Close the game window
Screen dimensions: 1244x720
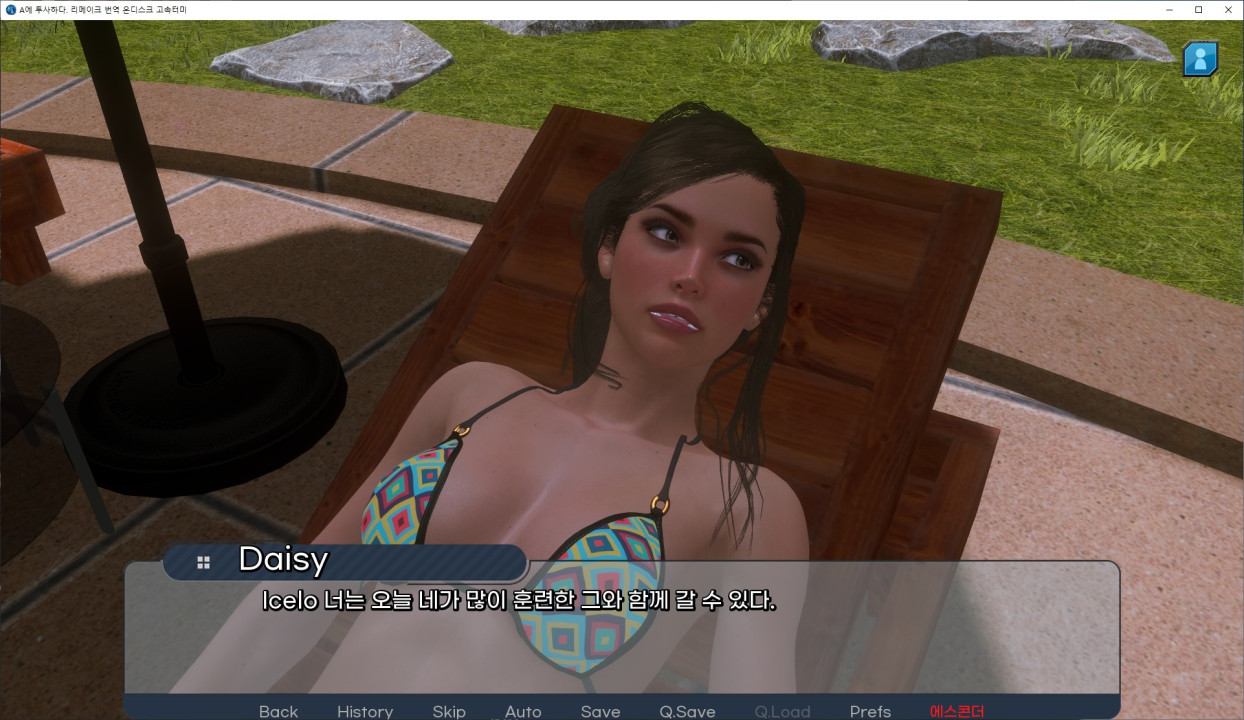(x=1228, y=10)
